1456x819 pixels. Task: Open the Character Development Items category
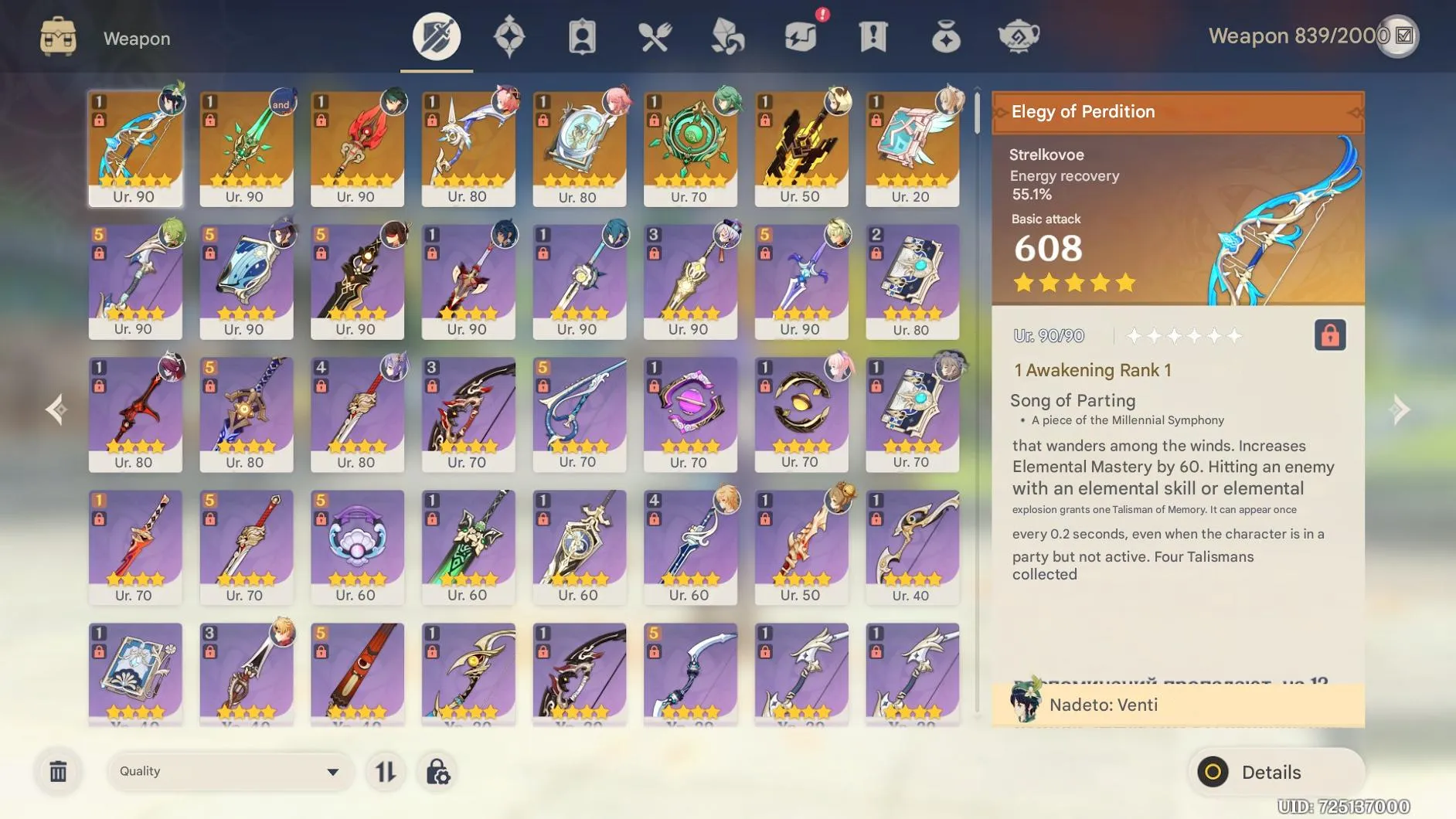tap(581, 36)
